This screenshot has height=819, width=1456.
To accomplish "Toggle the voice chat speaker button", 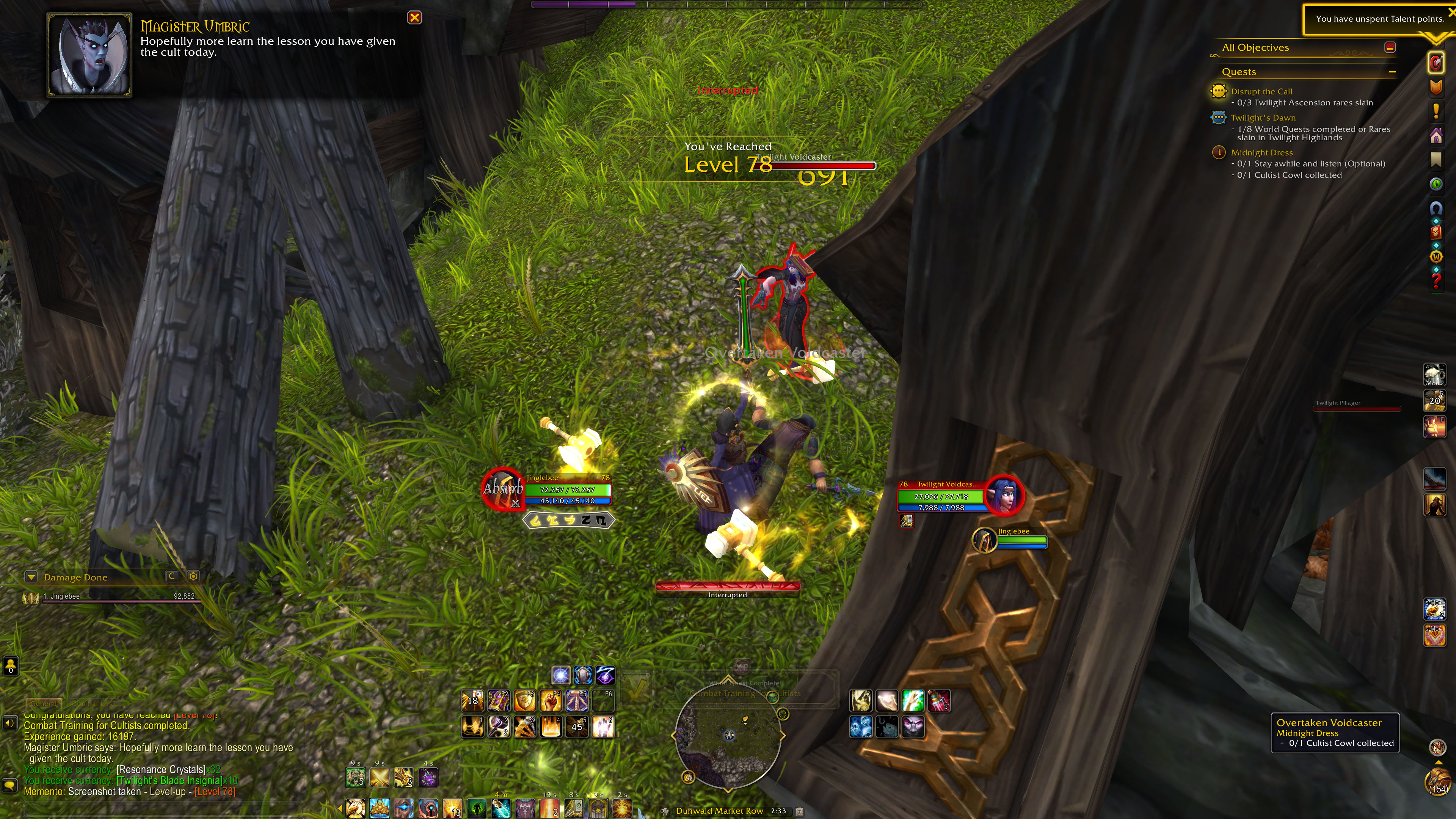I will pyautogui.click(x=9, y=723).
